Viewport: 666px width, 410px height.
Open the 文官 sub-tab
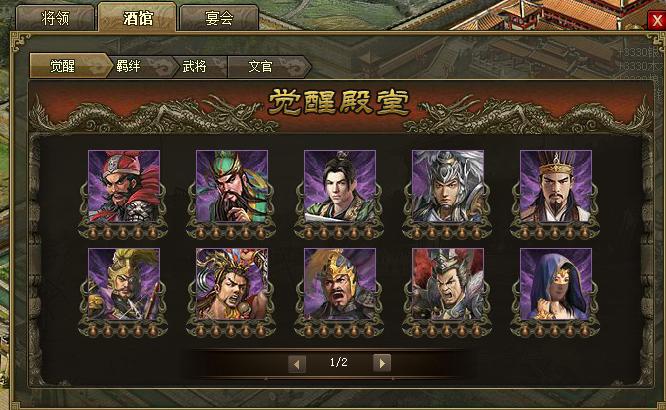click(261, 66)
